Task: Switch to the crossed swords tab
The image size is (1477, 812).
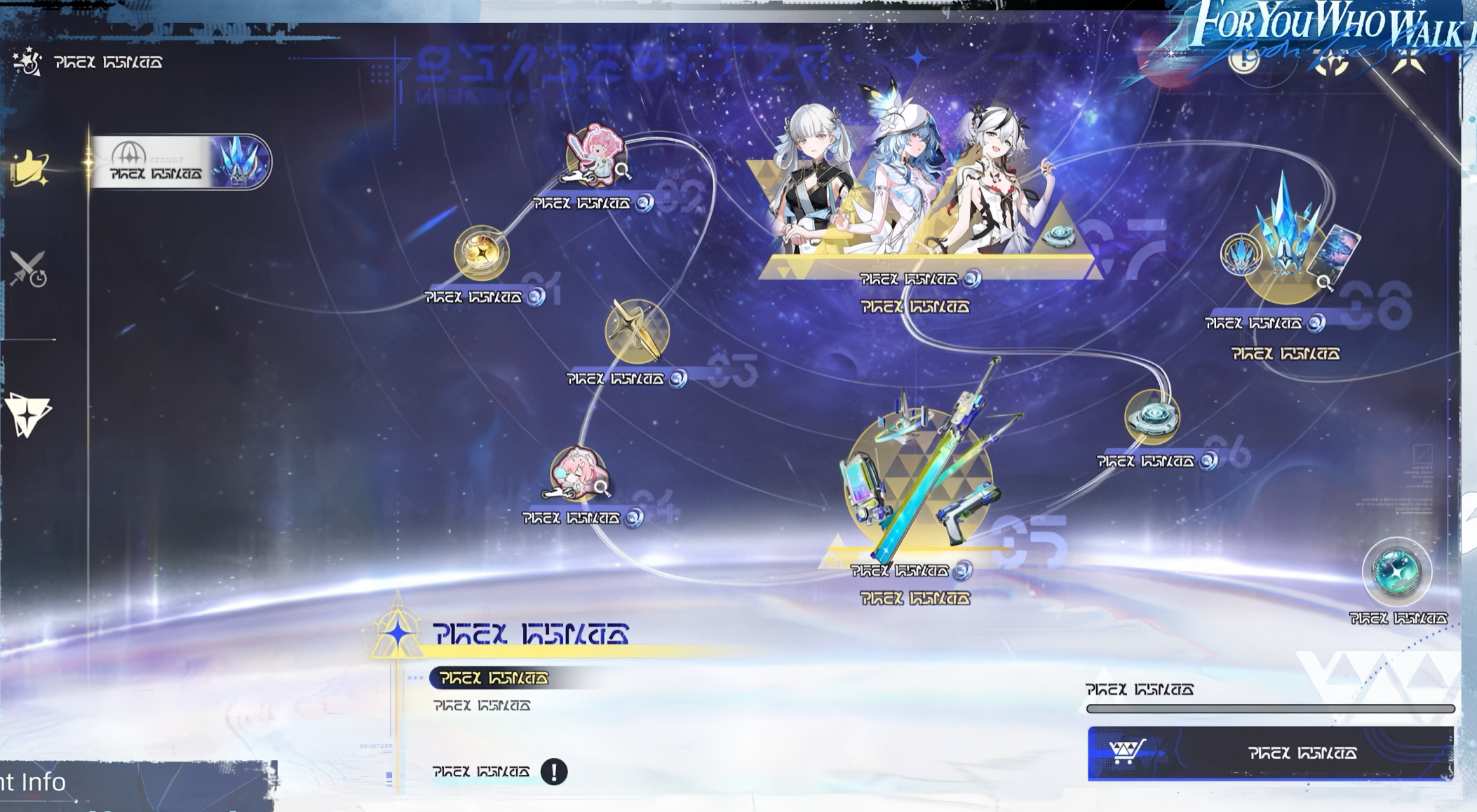Action: coord(28,269)
